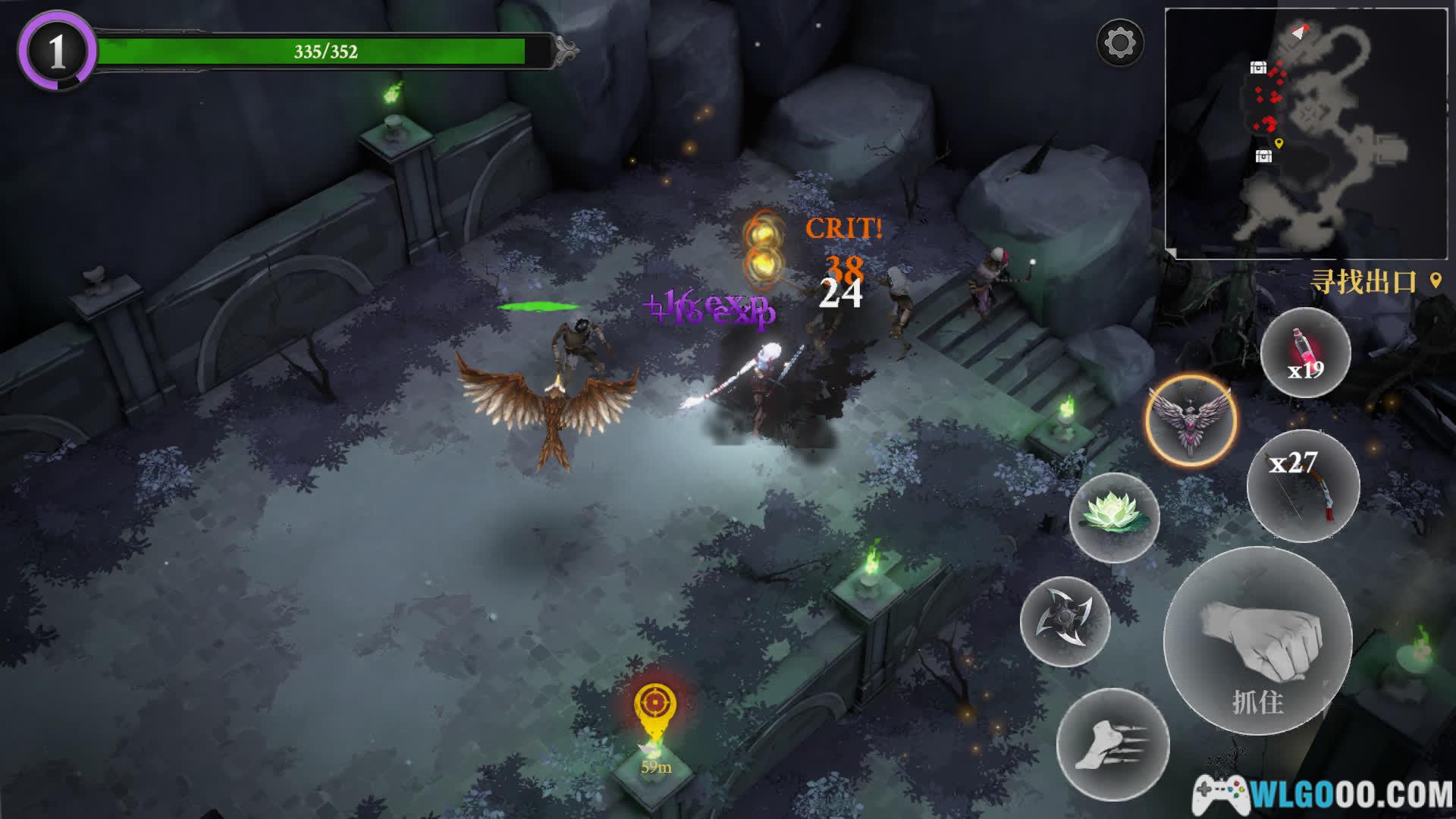Tap the fist grab attack button
Image resolution: width=1456 pixels, height=819 pixels.
point(1258,641)
